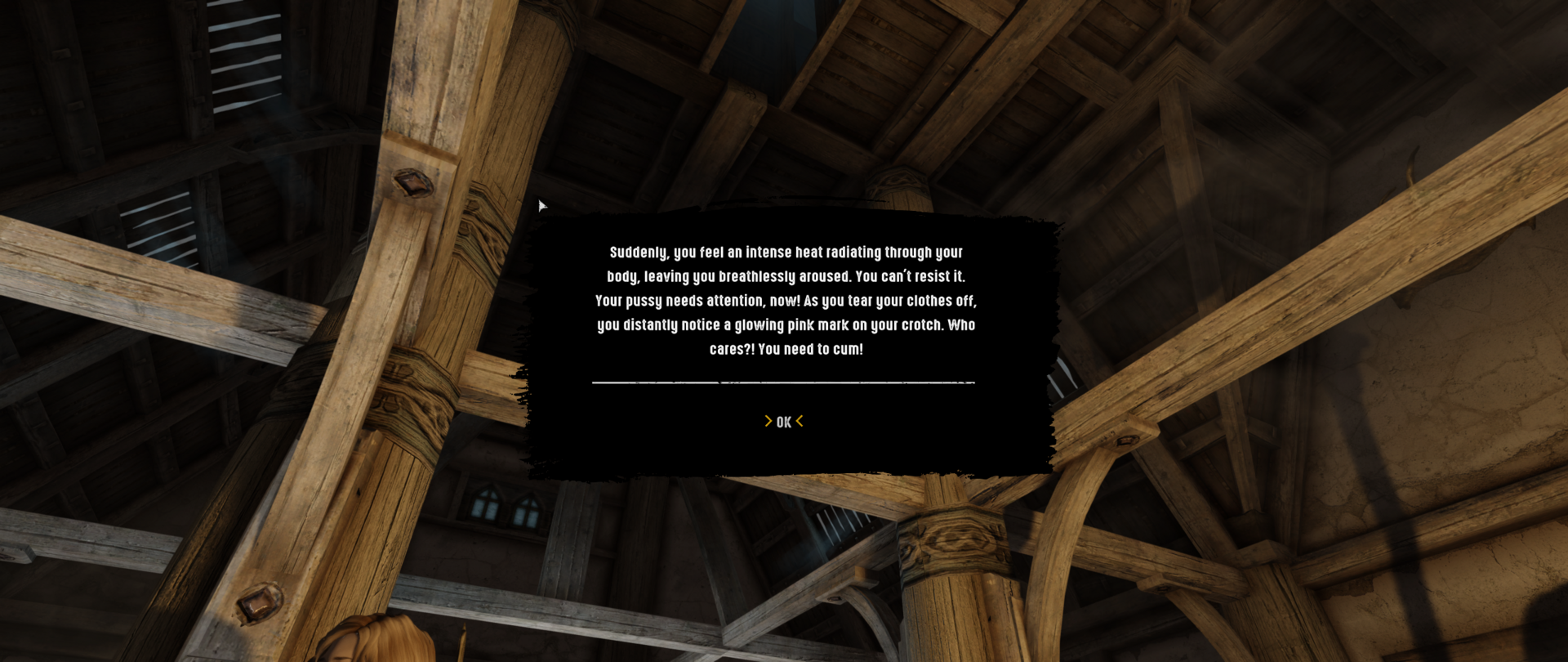
Task: Click the phrase 'You need to cum!'
Action: [811, 349]
